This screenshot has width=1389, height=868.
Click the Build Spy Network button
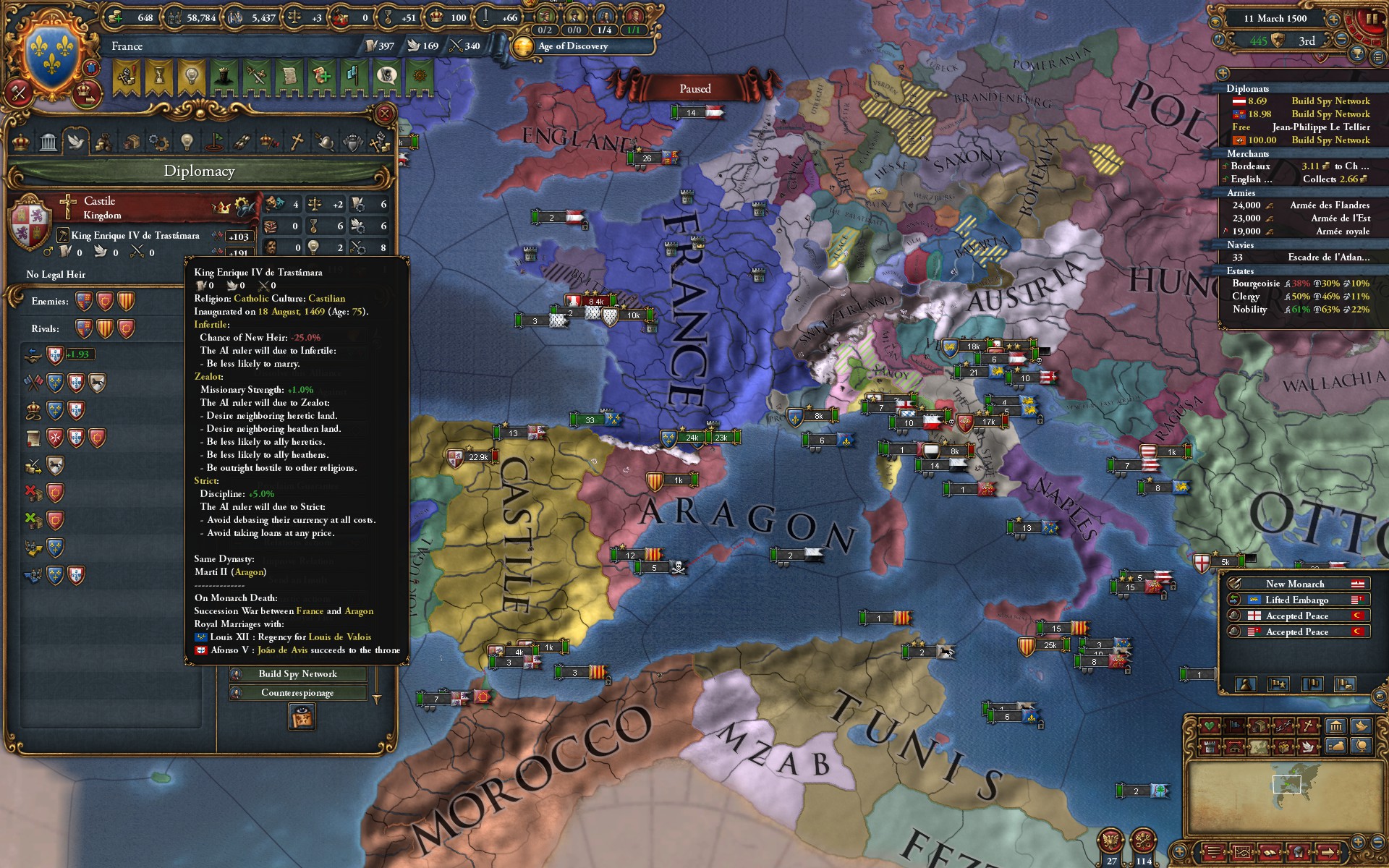point(297,674)
